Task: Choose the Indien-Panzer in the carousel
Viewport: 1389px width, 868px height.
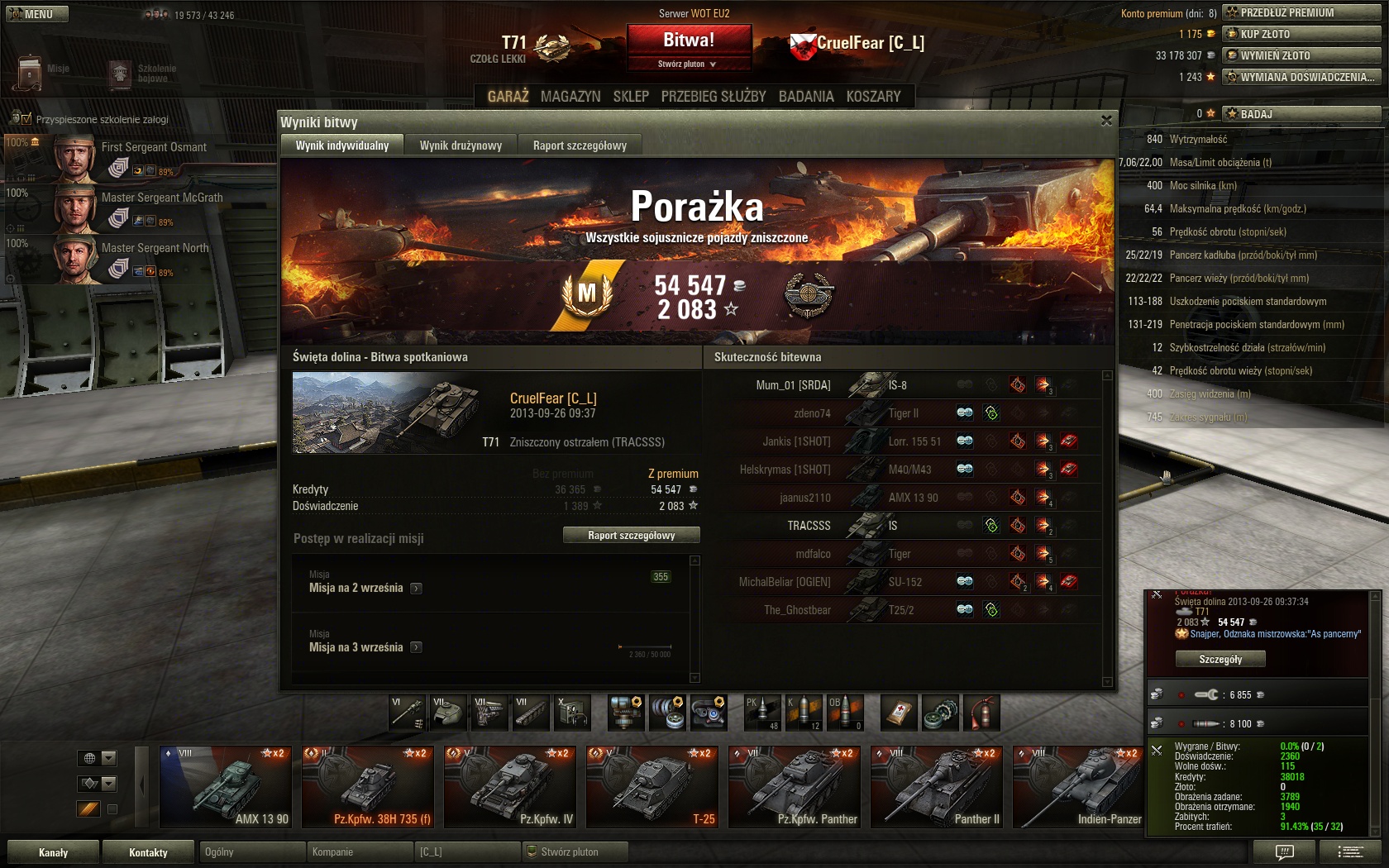Action: (x=1078, y=787)
